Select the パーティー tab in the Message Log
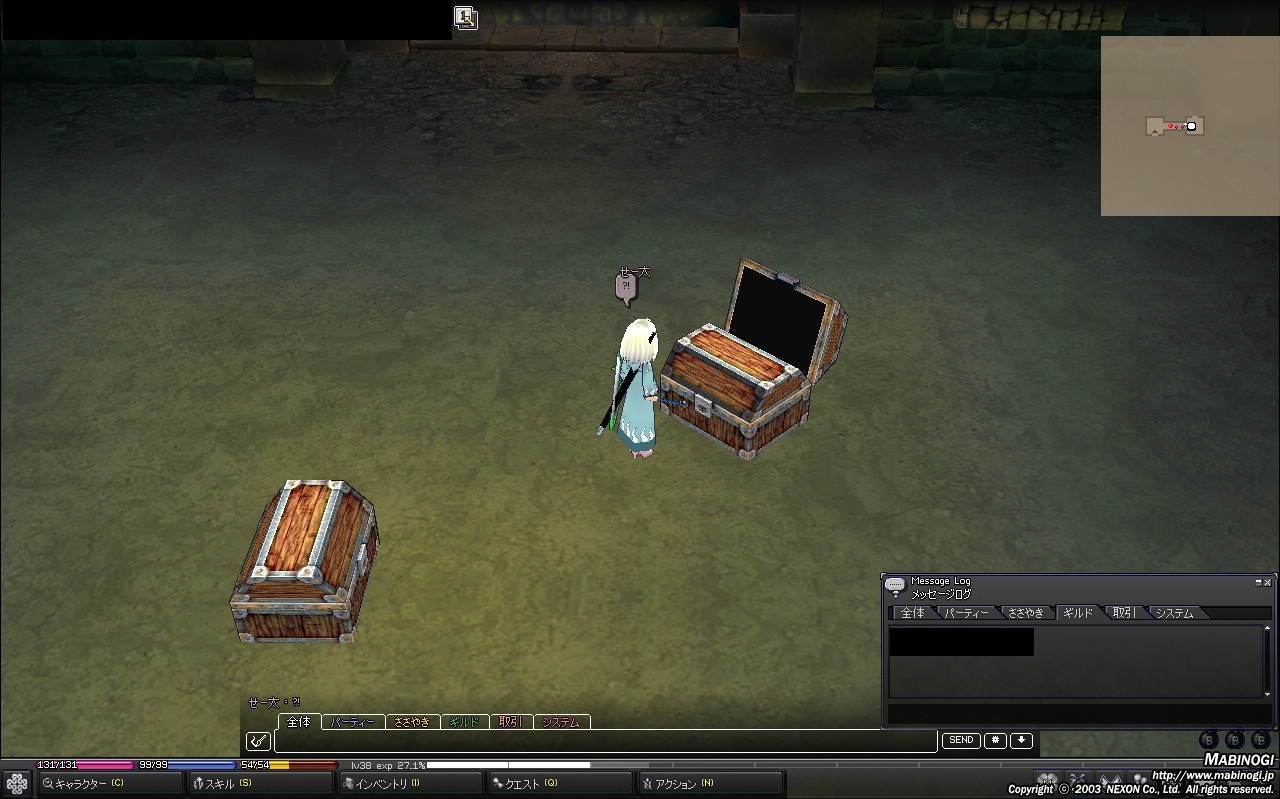The width and height of the screenshot is (1280, 799). tap(967, 613)
